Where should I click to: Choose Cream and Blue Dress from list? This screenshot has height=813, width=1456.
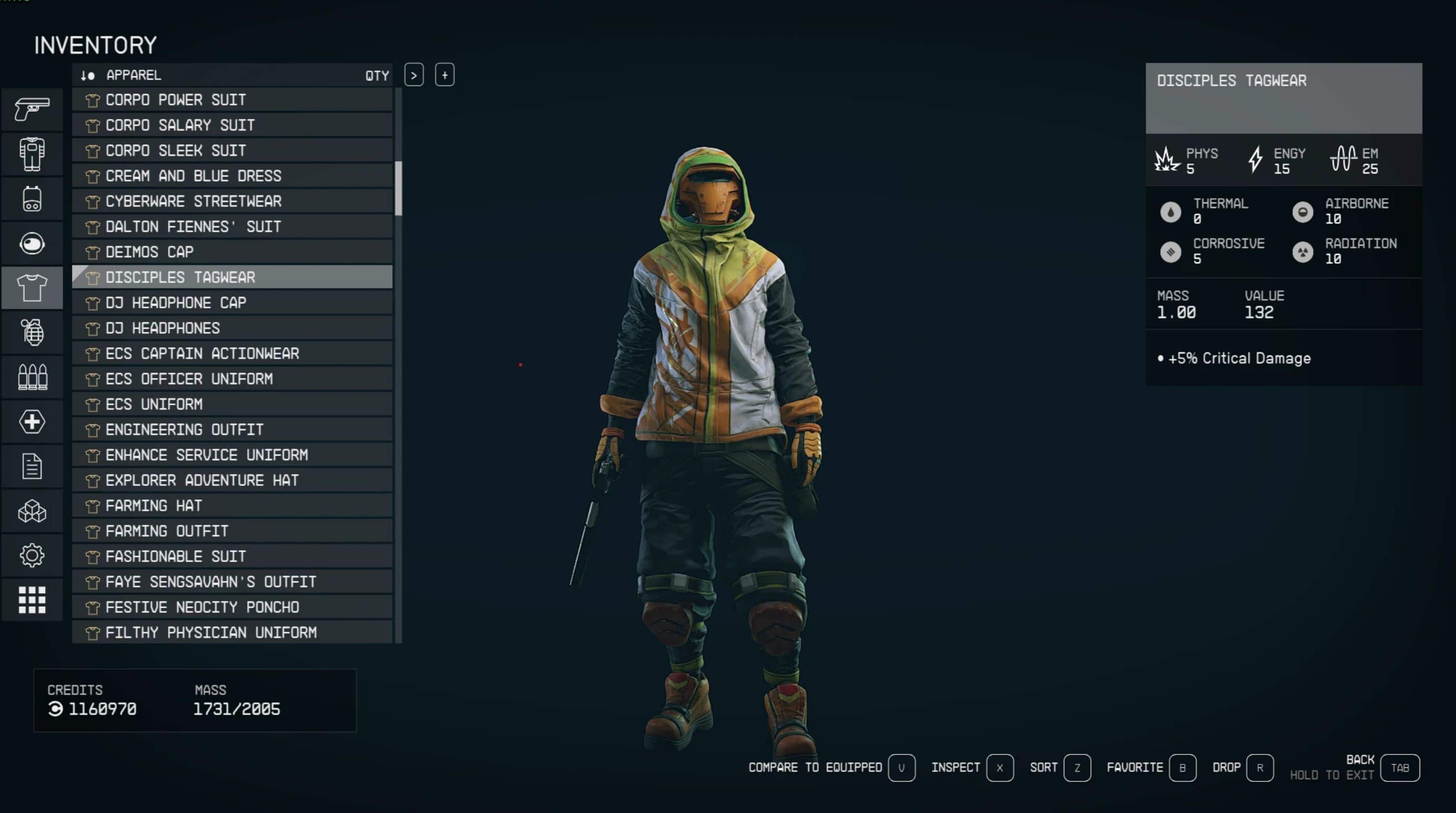[232, 176]
